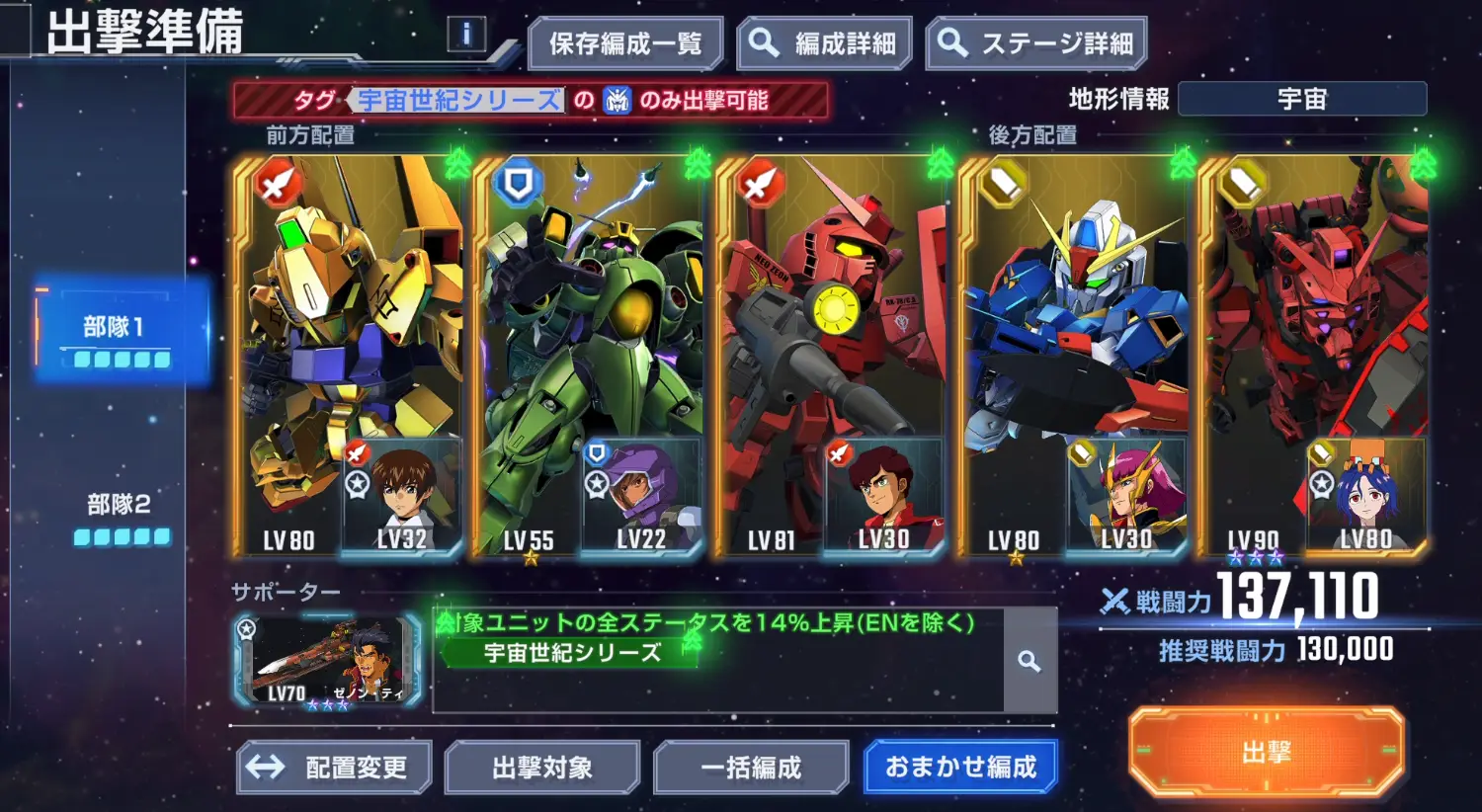Open the 地形情報 terrain field showing 宇宙
Image resolution: width=1482 pixels, height=812 pixels.
coord(1304,98)
